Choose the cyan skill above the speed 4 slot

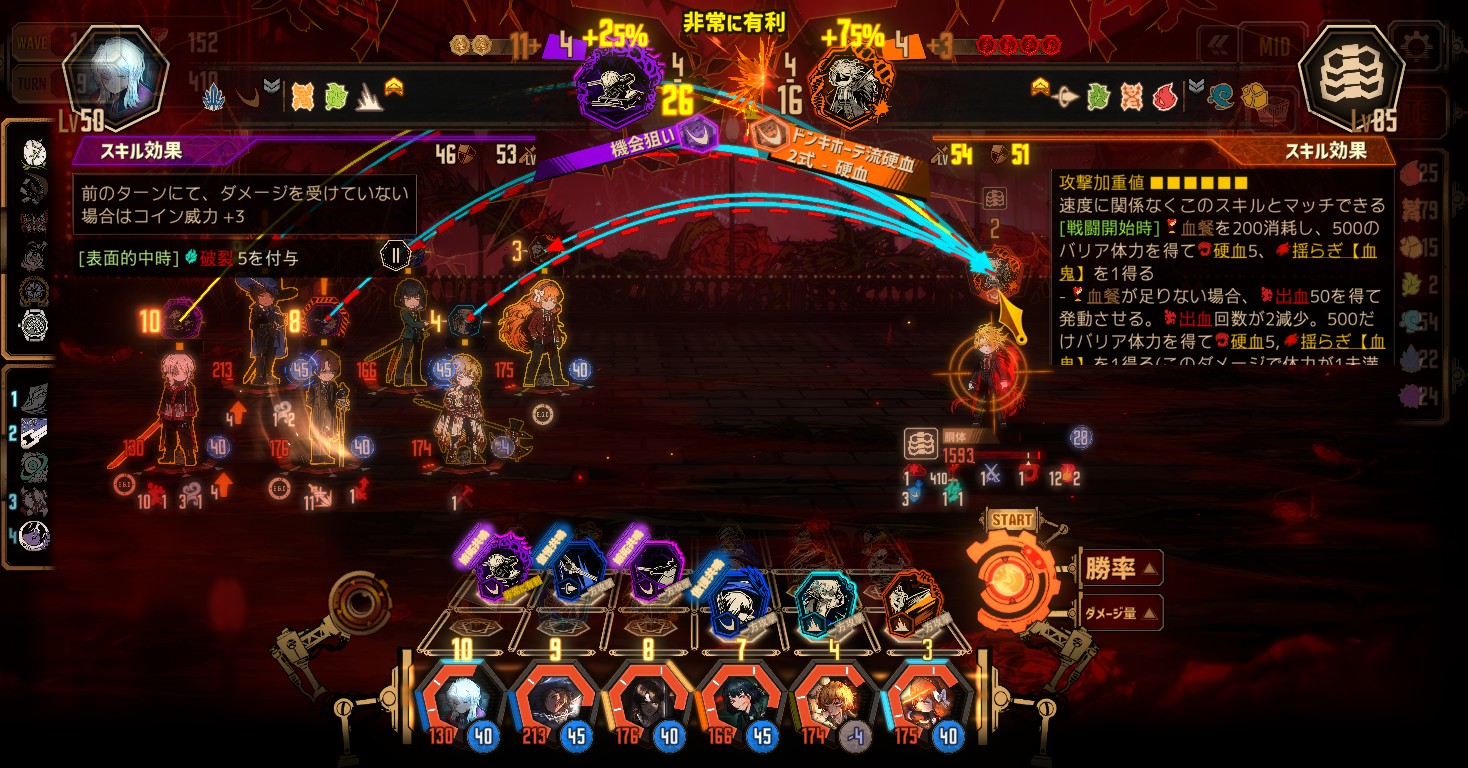(825, 603)
